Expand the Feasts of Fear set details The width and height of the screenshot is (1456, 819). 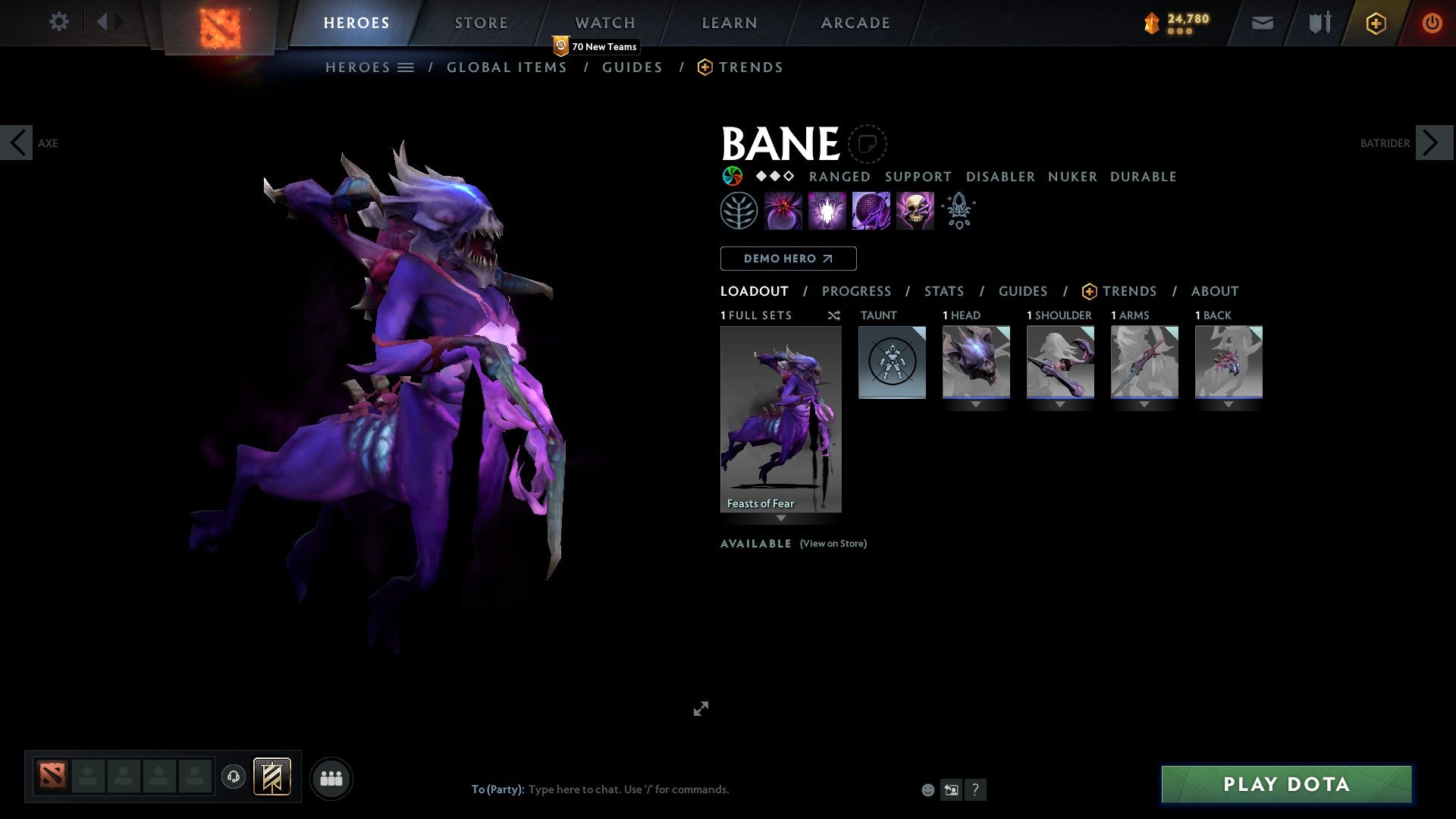(781, 519)
